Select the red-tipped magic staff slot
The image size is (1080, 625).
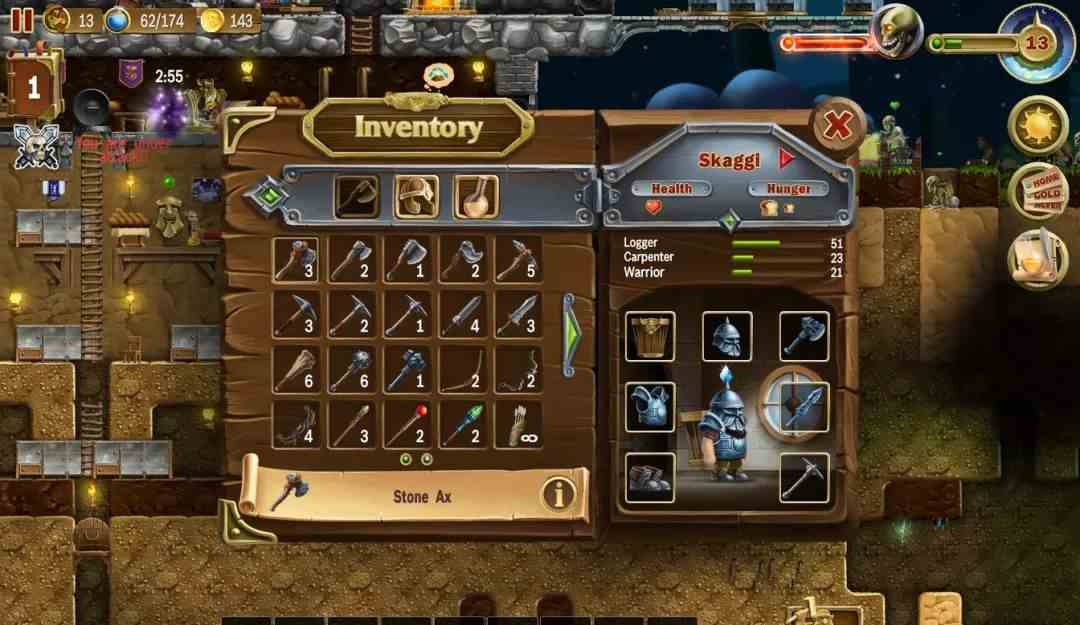pyautogui.click(x=406, y=425)
